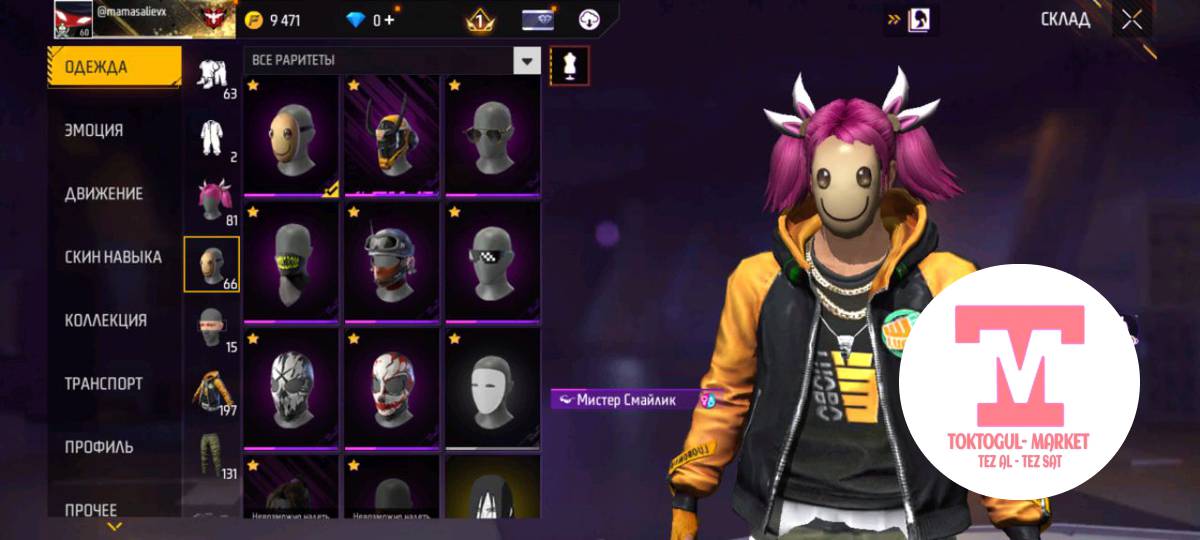The height and width of the screenshot is (540, 1200).
Task: Select the green teeth bandana mask
Action: (291, 262)
